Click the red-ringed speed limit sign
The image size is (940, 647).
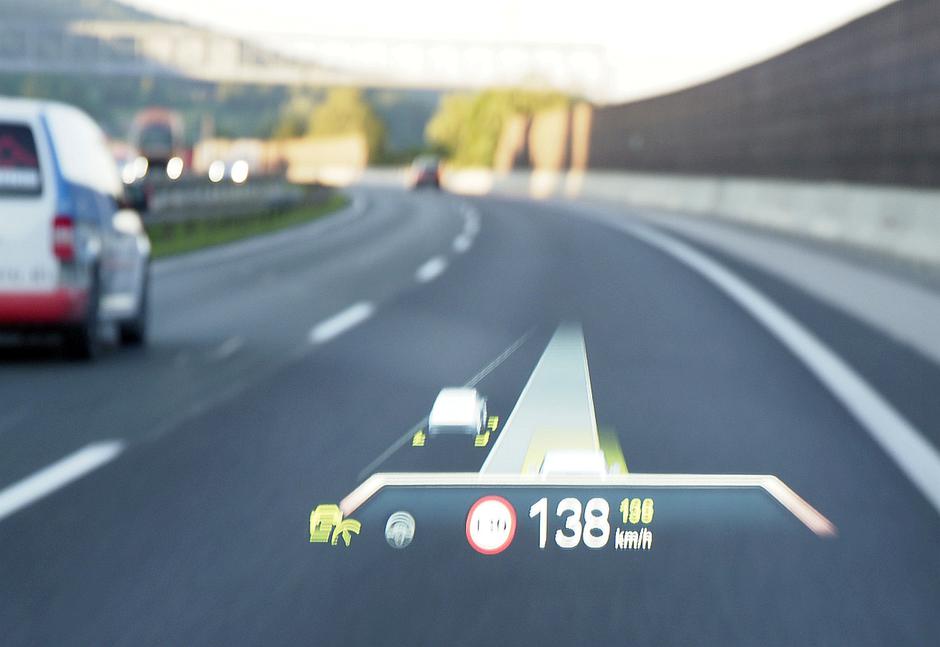pyautogui.click(x=491, y=524)
